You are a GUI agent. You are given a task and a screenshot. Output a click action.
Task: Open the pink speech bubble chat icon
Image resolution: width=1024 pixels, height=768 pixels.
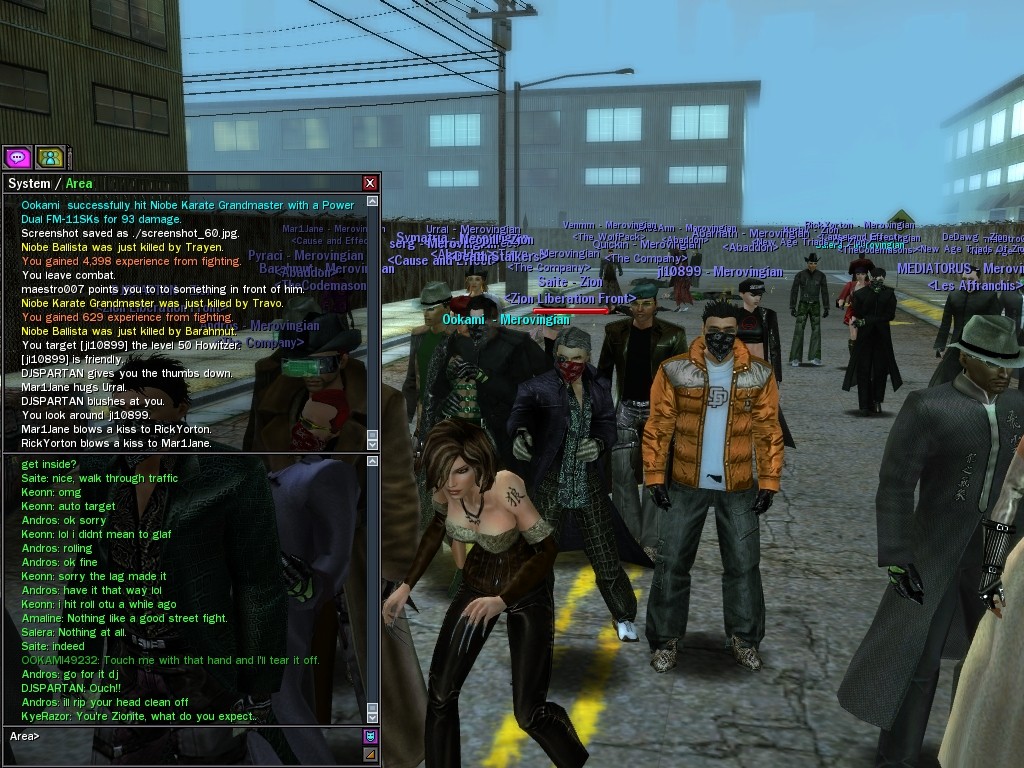[x=17, y=157]
